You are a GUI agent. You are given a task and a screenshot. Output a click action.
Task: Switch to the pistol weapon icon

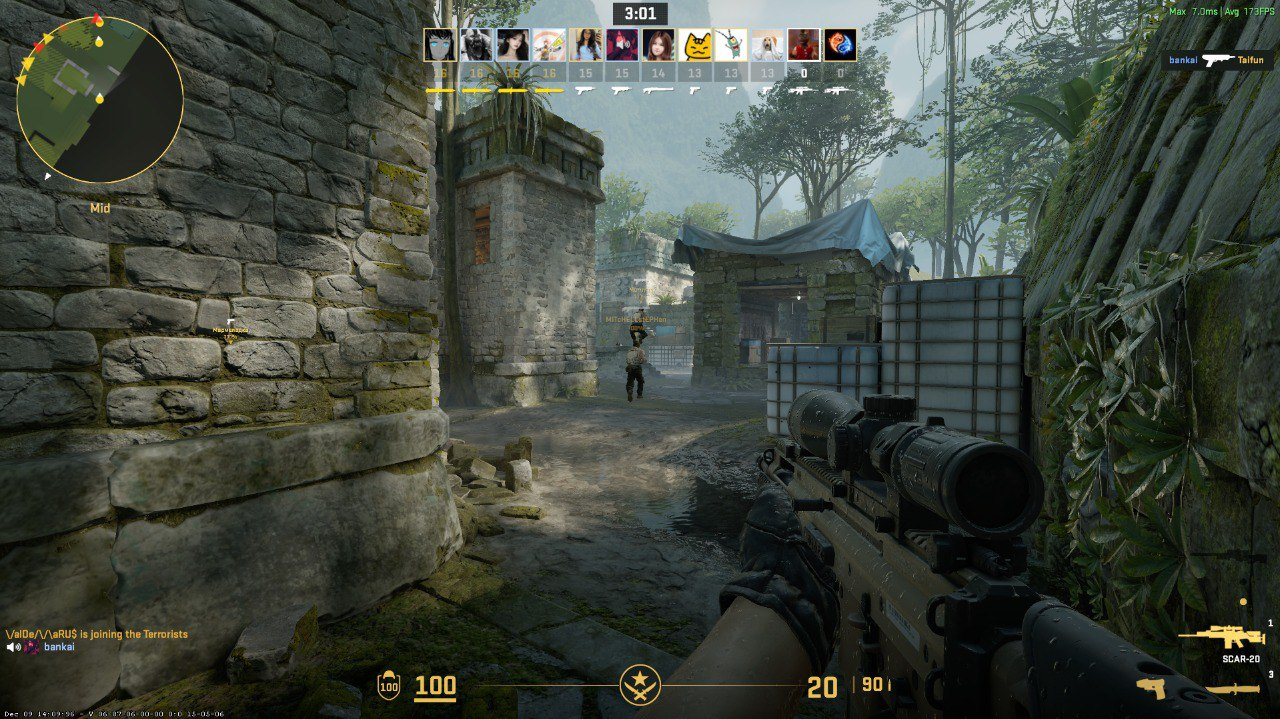click(1152, 689)
